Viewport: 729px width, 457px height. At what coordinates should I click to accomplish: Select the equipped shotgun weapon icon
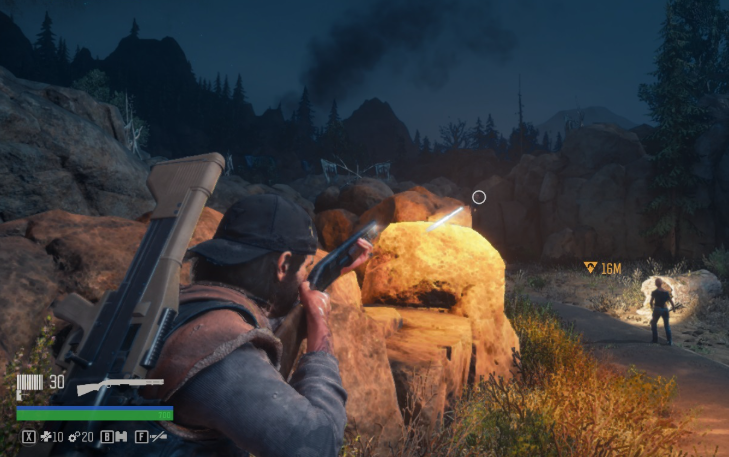[x=120, y=385]
